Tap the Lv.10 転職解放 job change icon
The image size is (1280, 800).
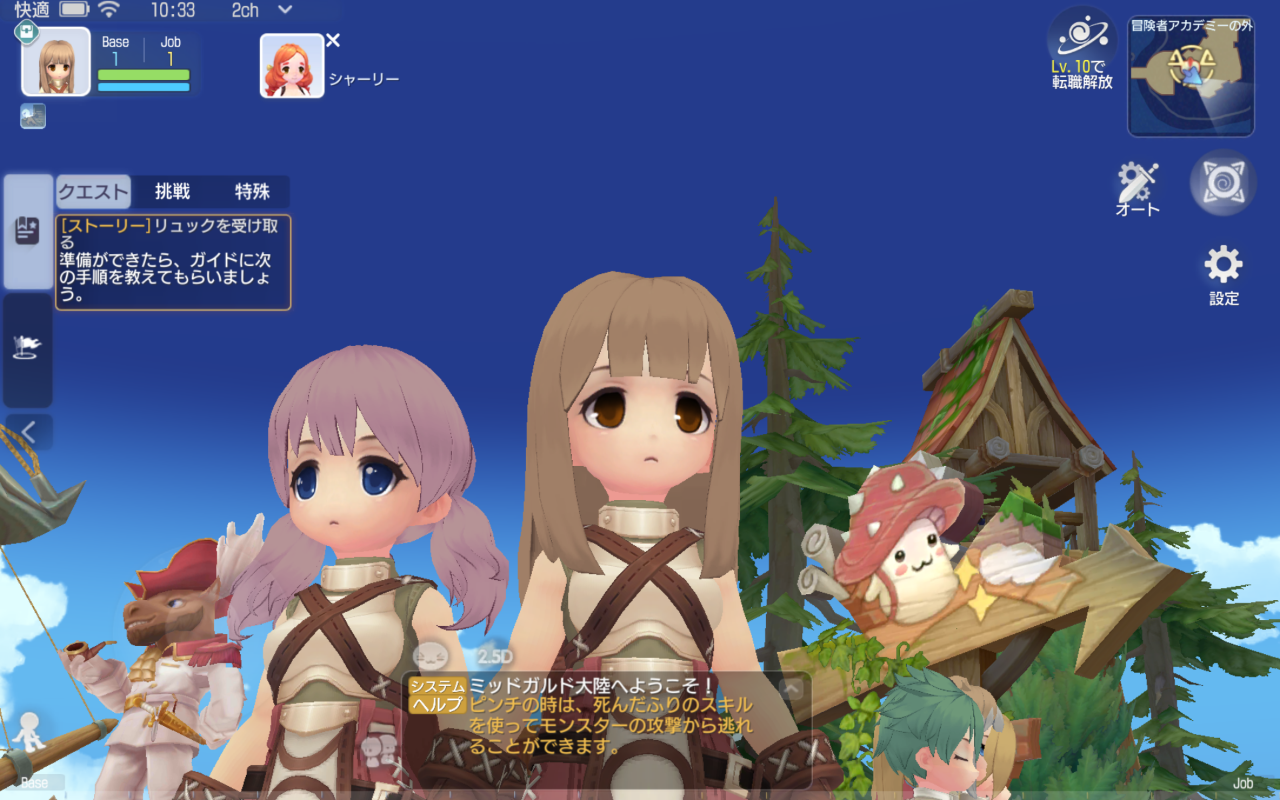pos(1081,50)
